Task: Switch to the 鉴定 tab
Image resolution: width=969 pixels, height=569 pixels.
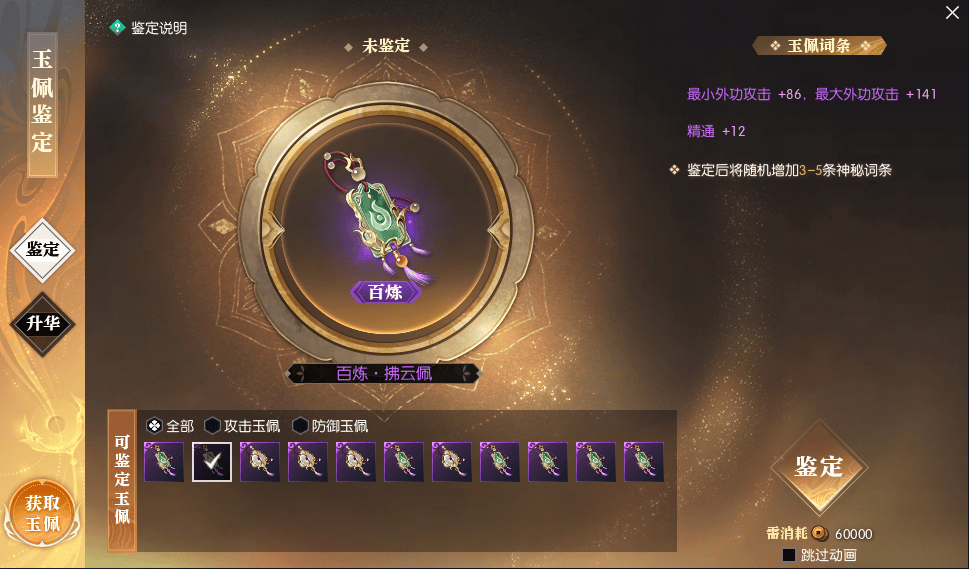Action: coord(43,249)
